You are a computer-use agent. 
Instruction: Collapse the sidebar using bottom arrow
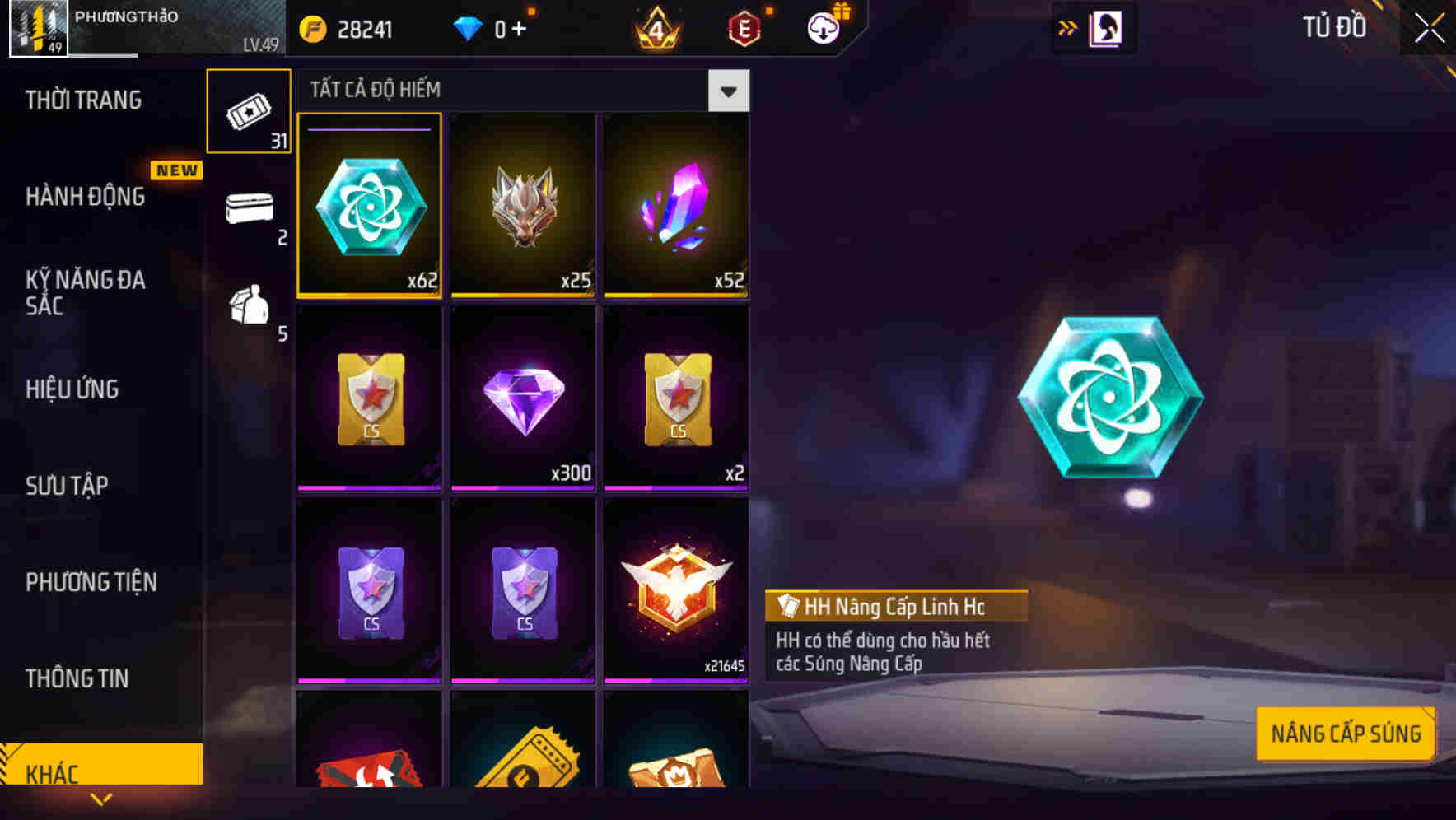coord(102,797)
